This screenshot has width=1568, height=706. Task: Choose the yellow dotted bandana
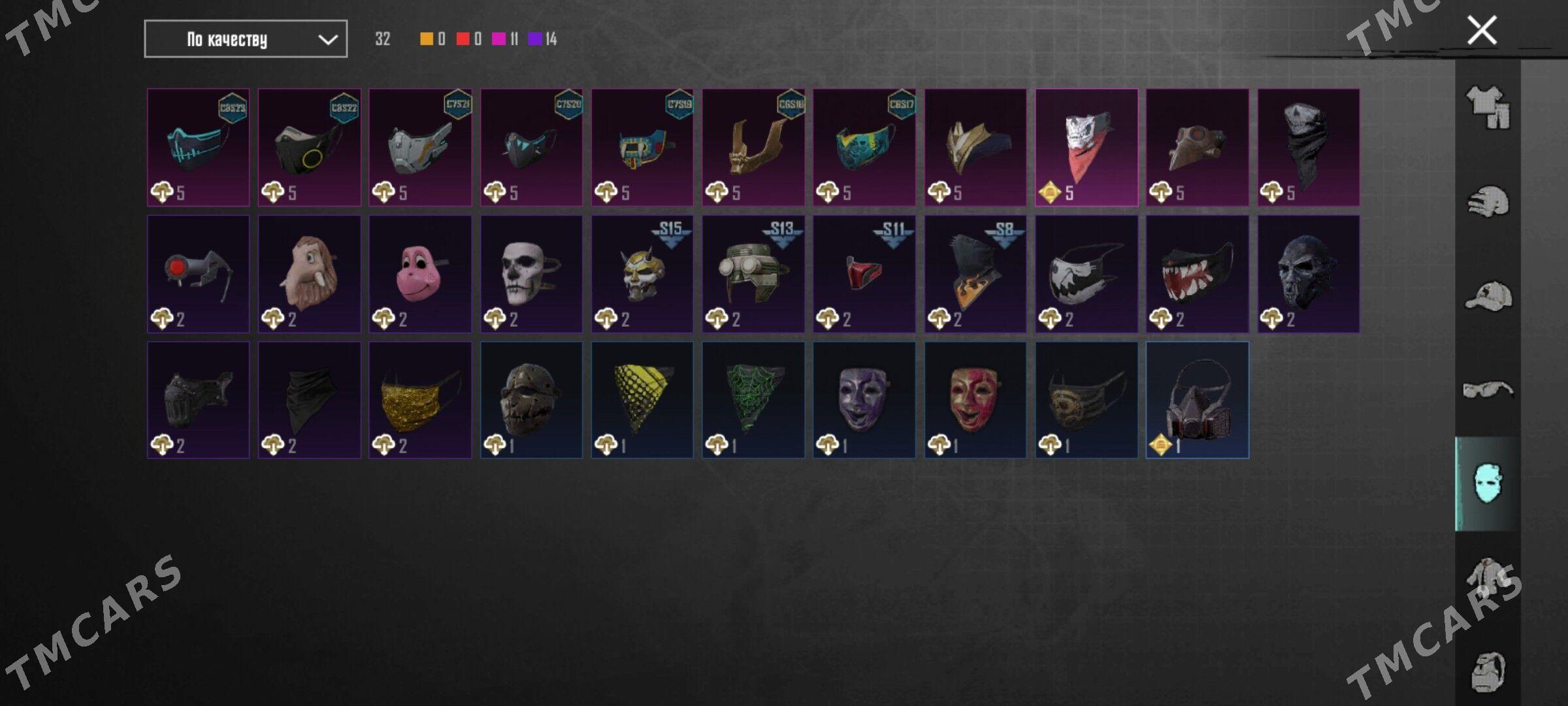642,400
